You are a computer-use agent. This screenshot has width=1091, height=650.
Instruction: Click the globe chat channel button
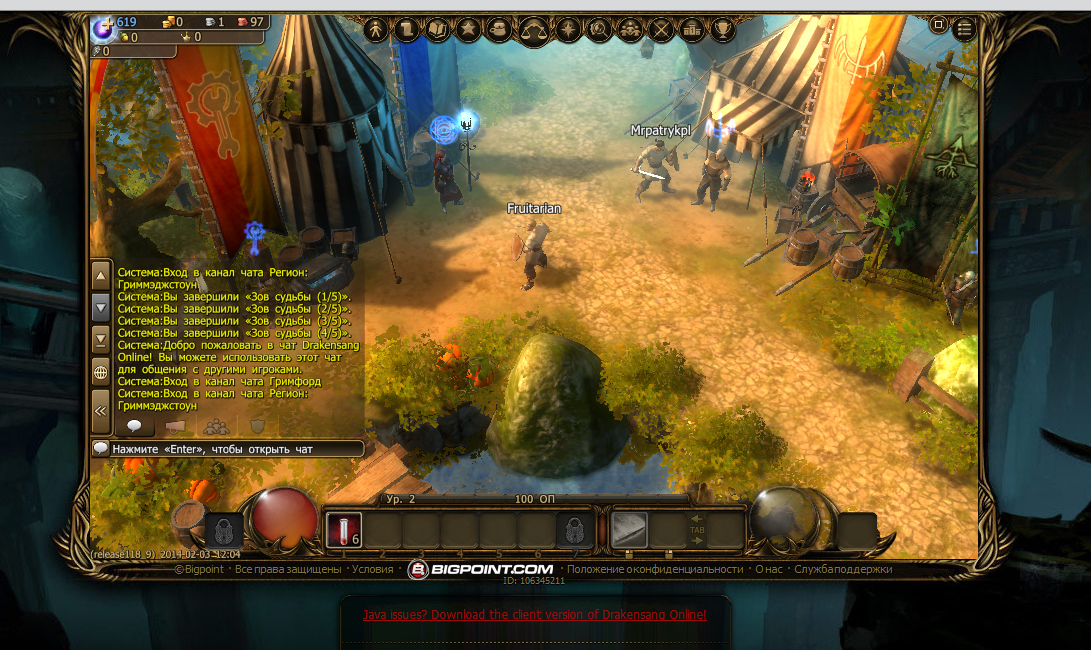[x=100, y=373]
